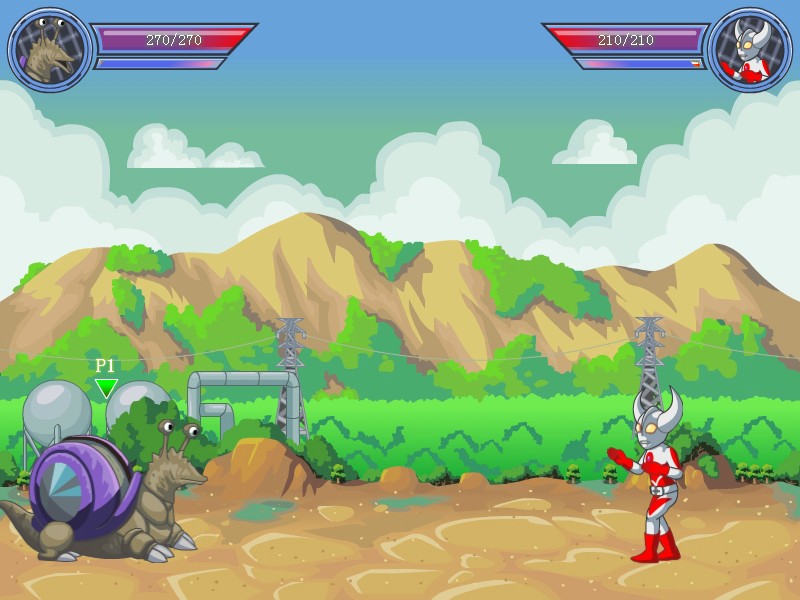Click the snail monster player portrait
The width and height of the screenshot is (800, 600).
pyautogui.click(x=49, y=50)
